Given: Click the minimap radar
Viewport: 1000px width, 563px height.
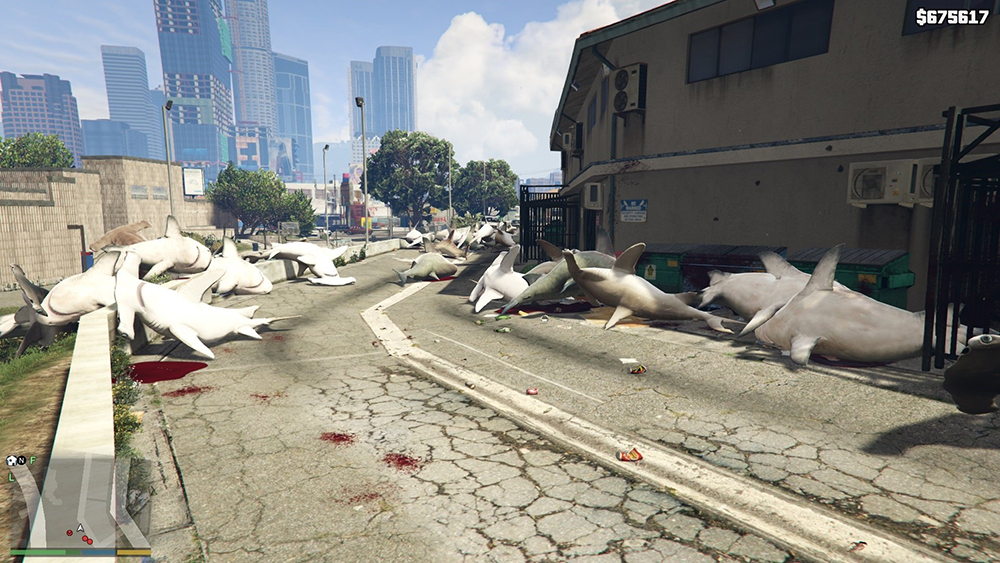Looking at the screenshot, I should pos(78,500).
